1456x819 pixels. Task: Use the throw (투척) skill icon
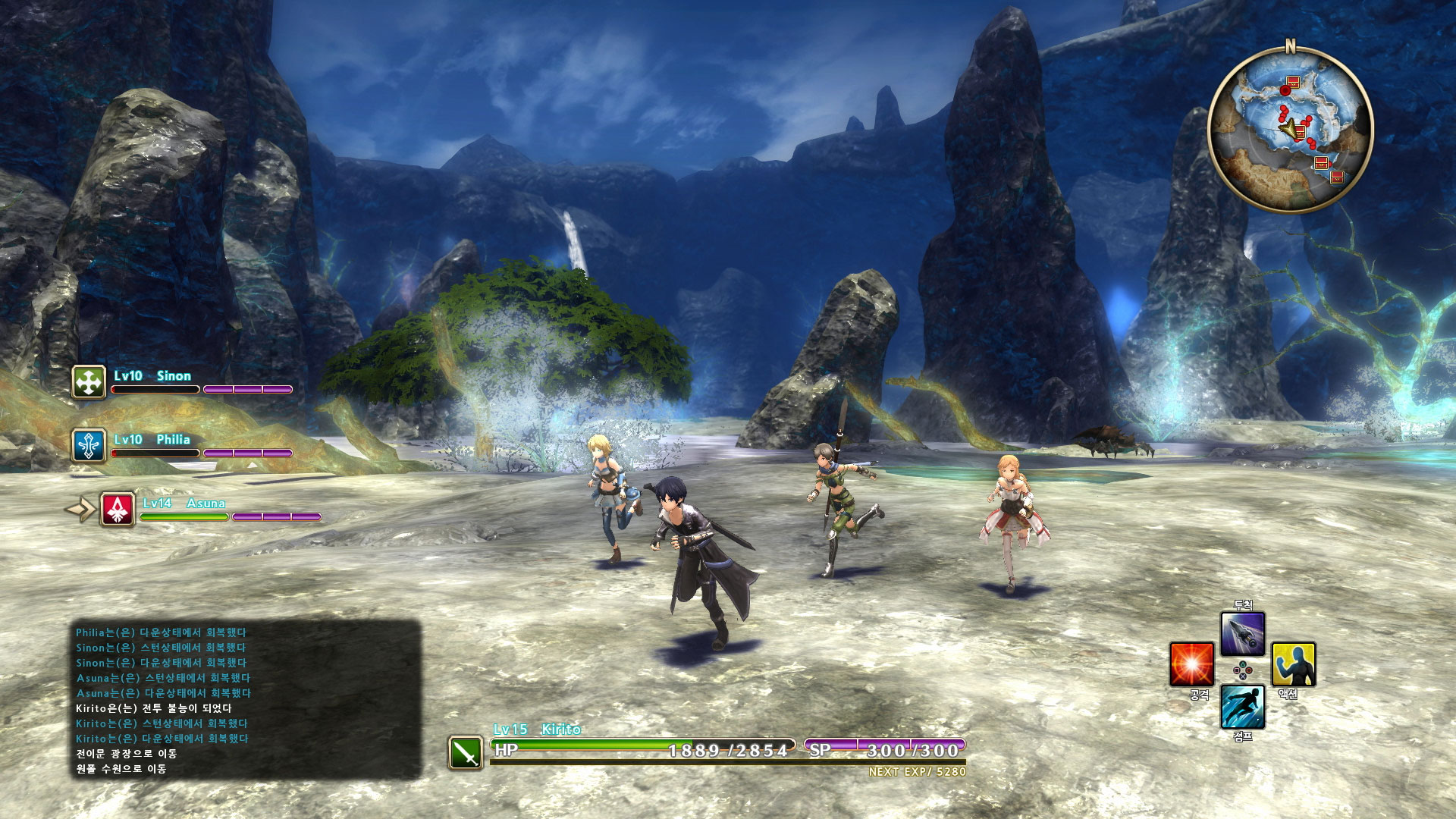coord(1242,634)
